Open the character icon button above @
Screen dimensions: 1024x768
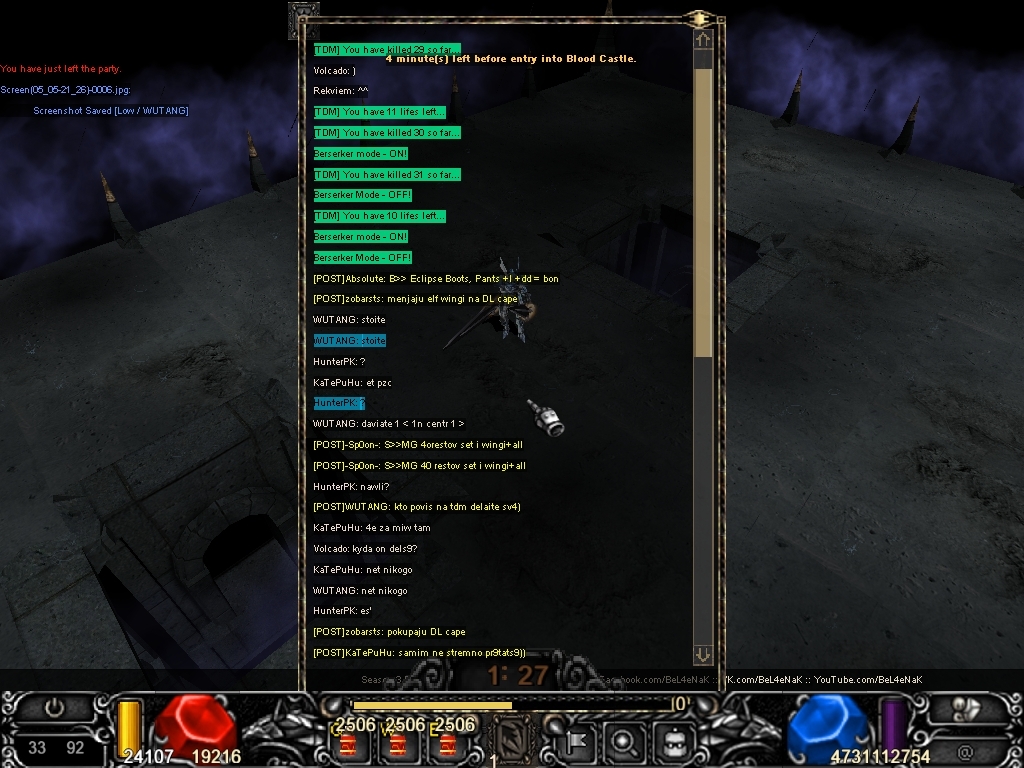click(966, 708)
